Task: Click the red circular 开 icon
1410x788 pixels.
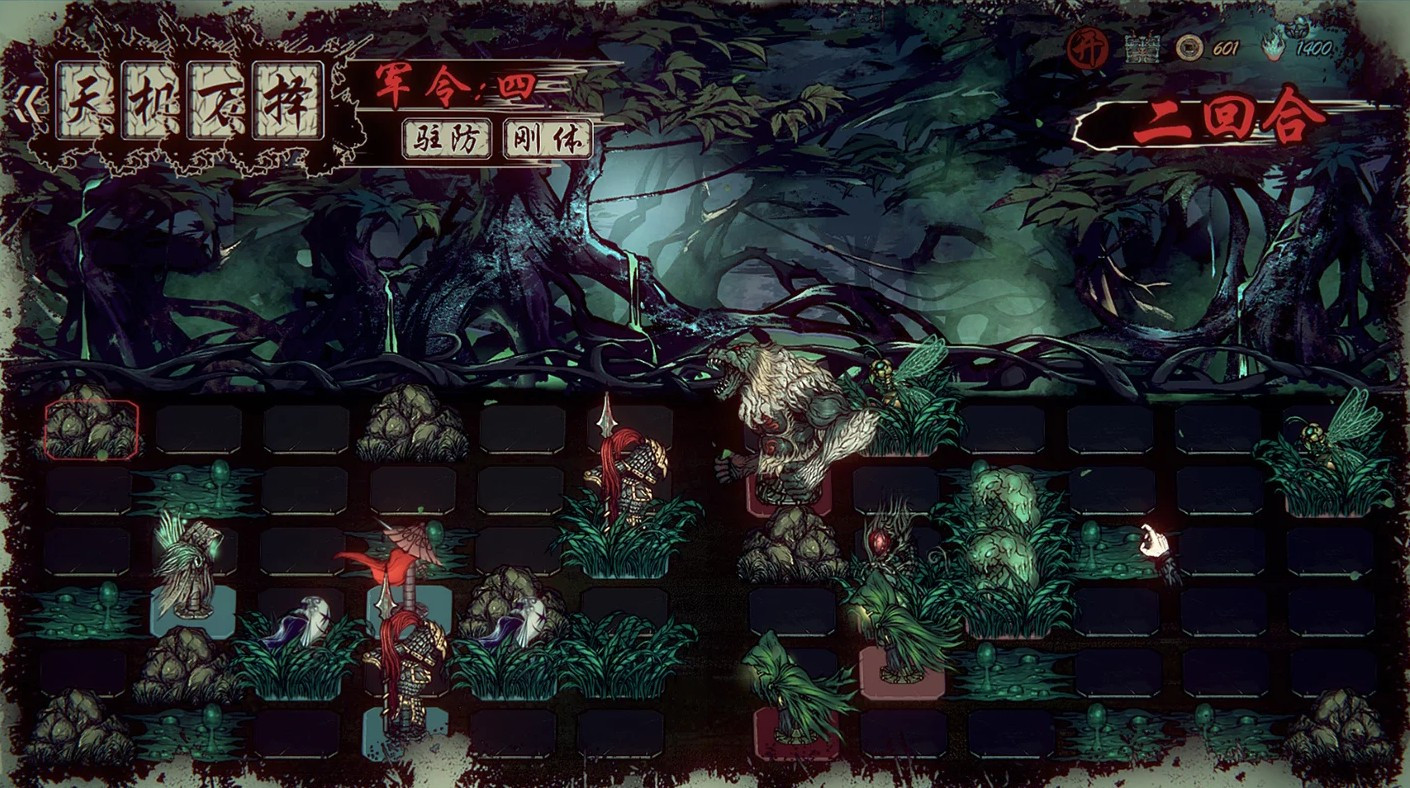Action: coord(1087,48)
